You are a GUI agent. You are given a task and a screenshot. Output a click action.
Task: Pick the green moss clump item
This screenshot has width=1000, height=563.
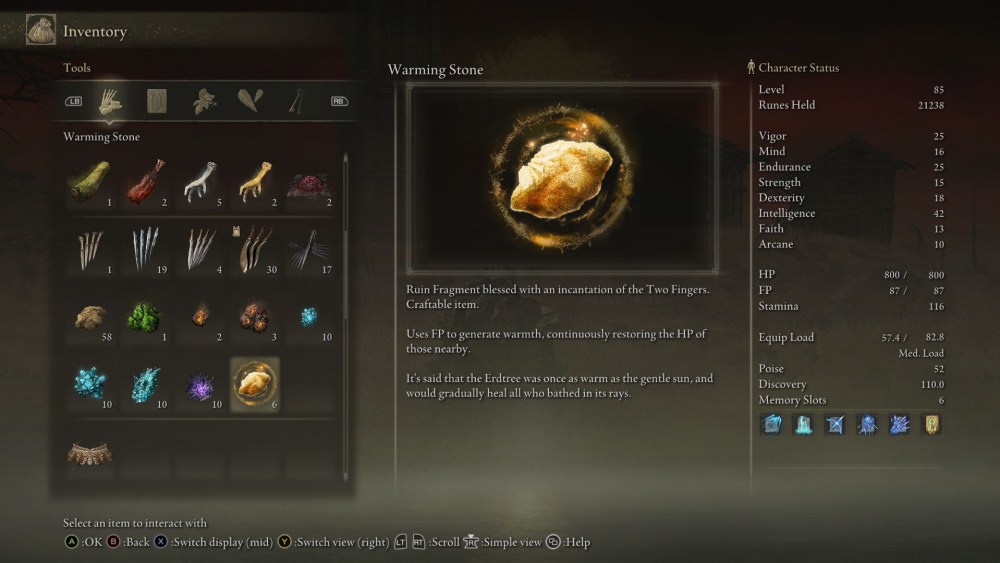pos(144,317)
